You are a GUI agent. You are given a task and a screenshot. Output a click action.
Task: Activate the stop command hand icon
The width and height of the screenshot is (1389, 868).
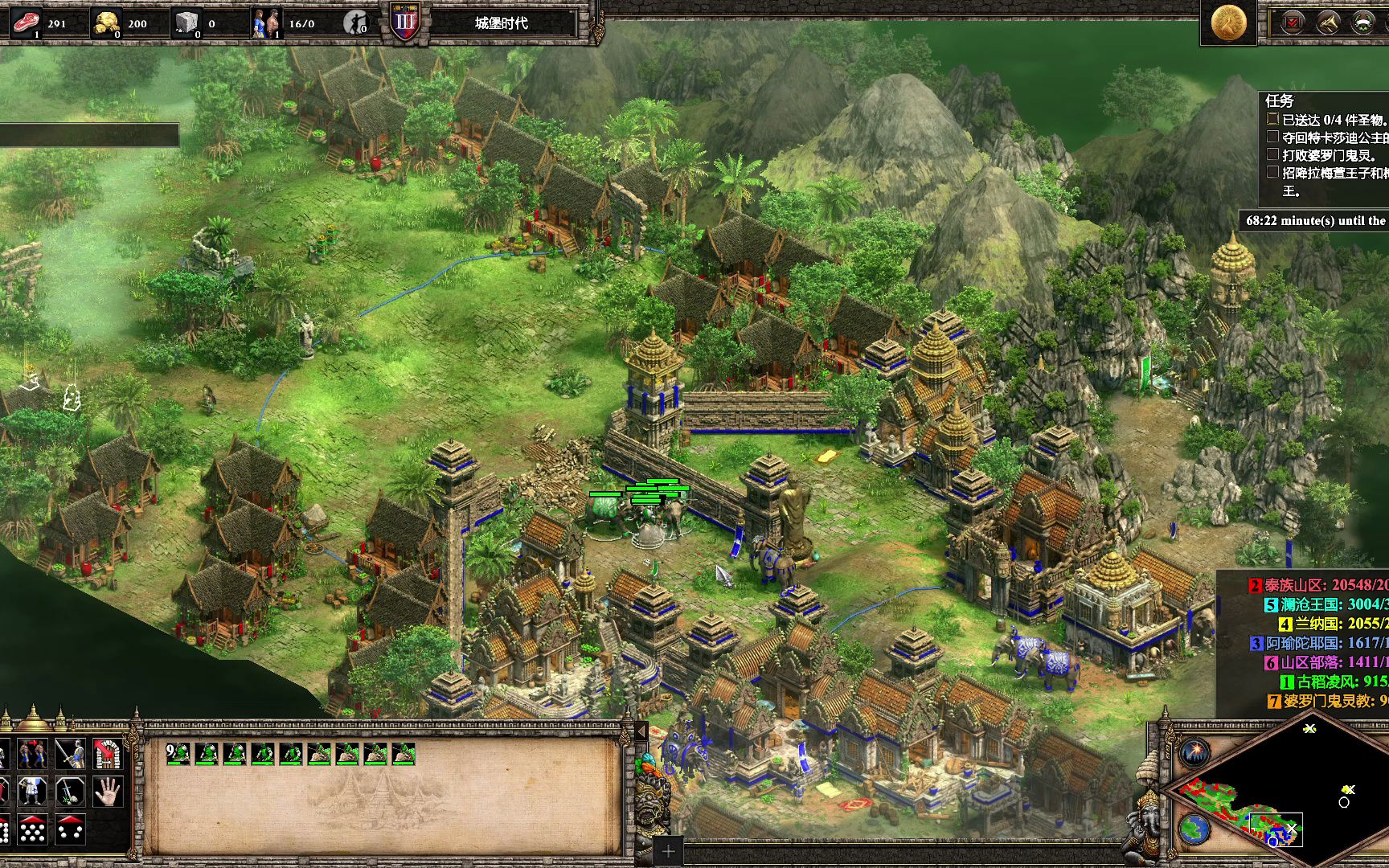coord(107,792)
